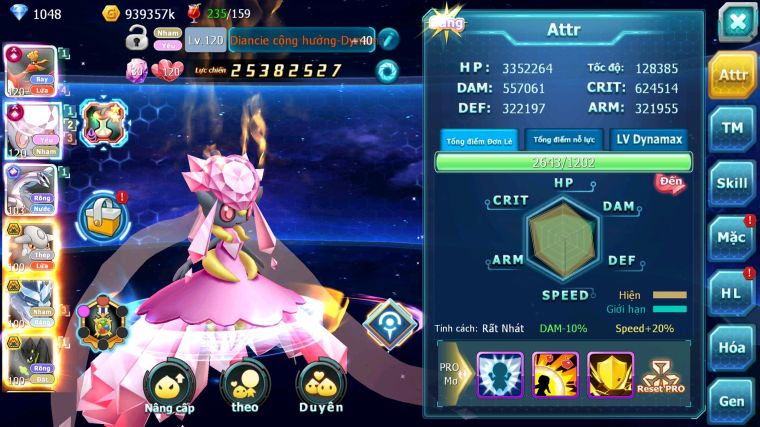Switch to the Hóa side tab
Image resolution: width=760 pixels, height=427 pixels.
(x=733, y=347)
